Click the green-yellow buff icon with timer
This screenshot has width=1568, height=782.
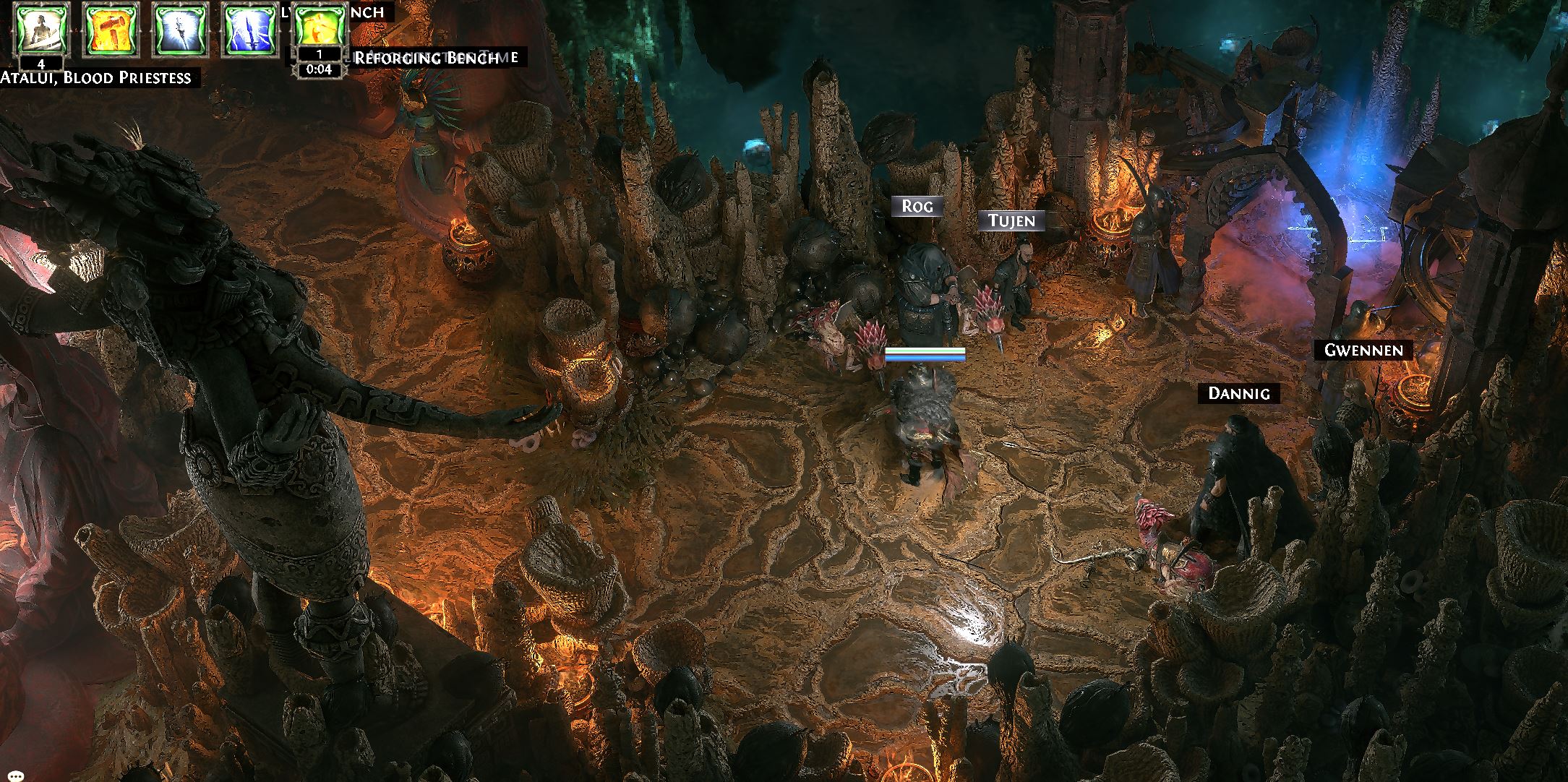tap(319, 30)
